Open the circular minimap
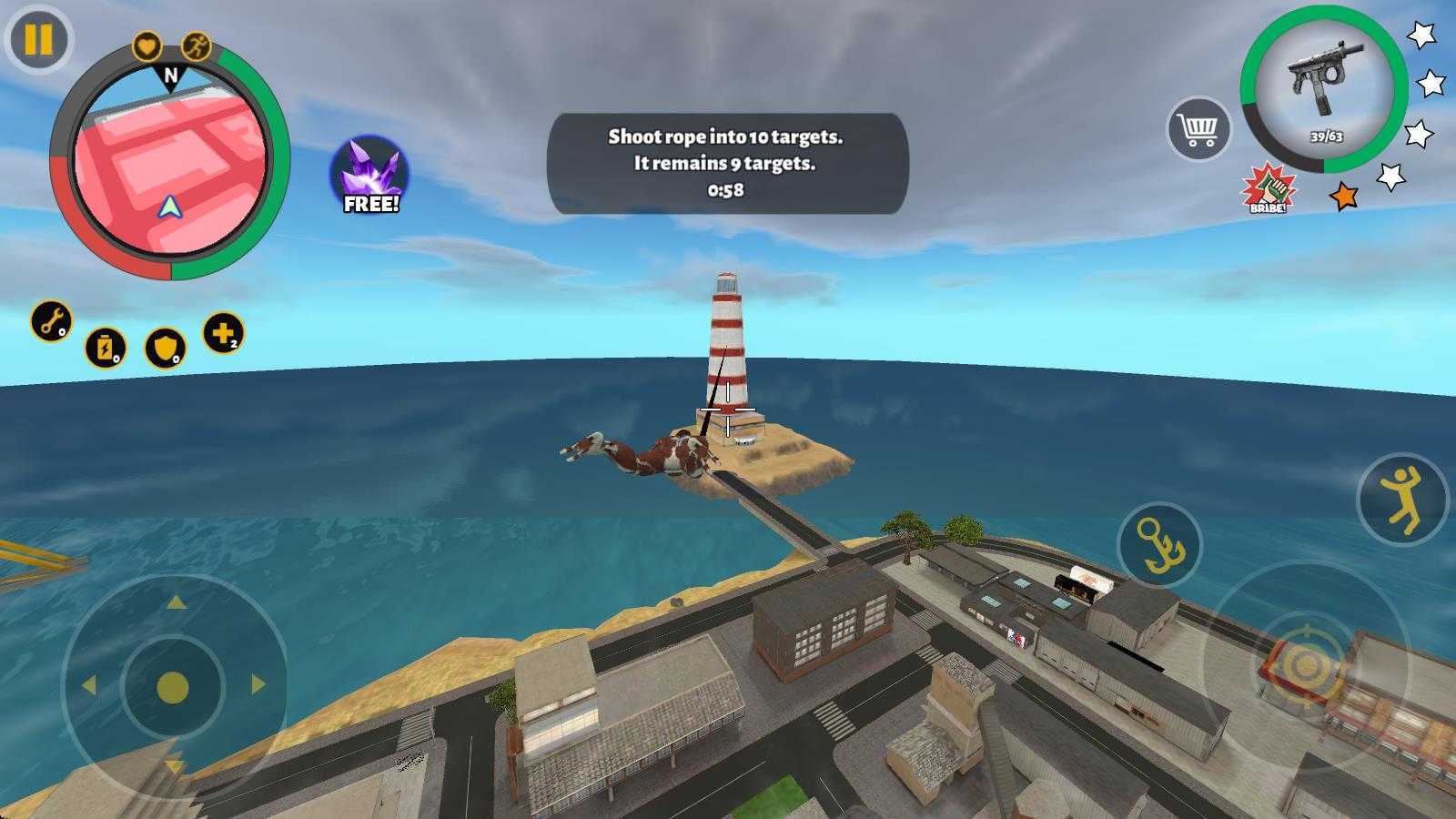1456x819 pixels. pos(170,170)
